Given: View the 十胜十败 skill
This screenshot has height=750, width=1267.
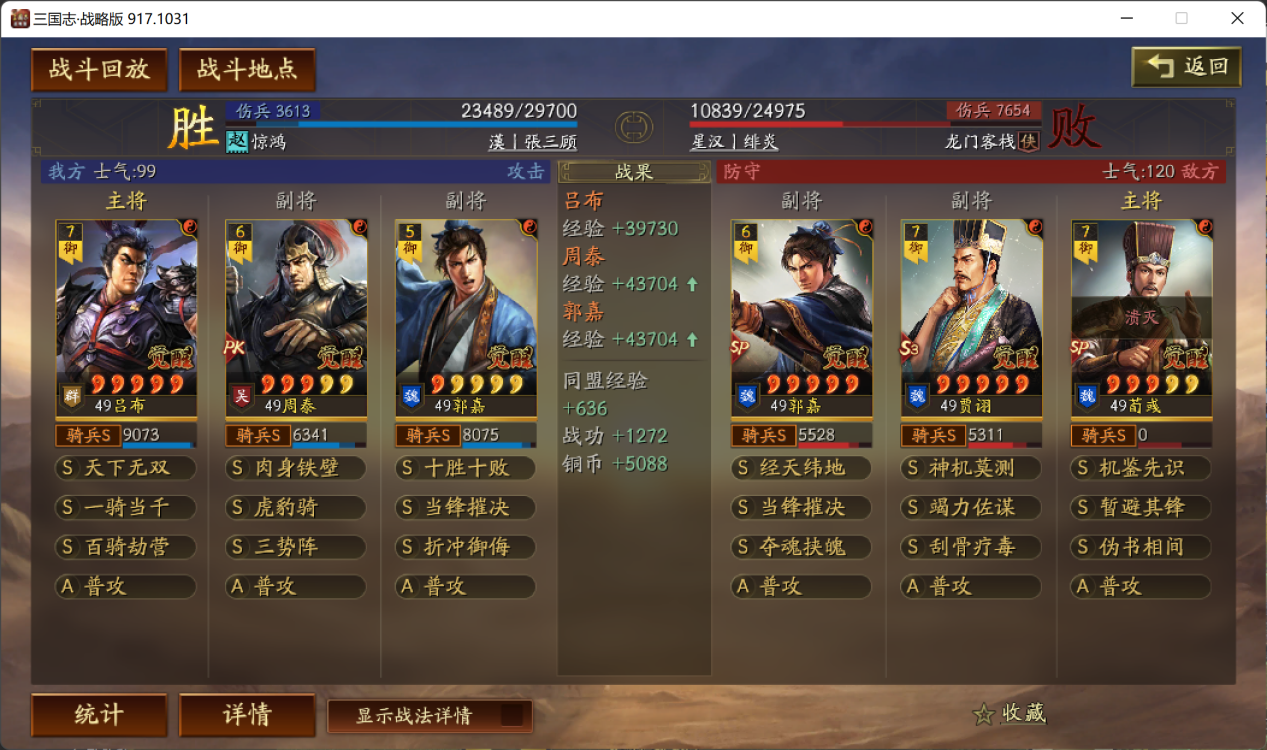Looking at the screenshot, I should pyautogui.click(x=466, y=468).
